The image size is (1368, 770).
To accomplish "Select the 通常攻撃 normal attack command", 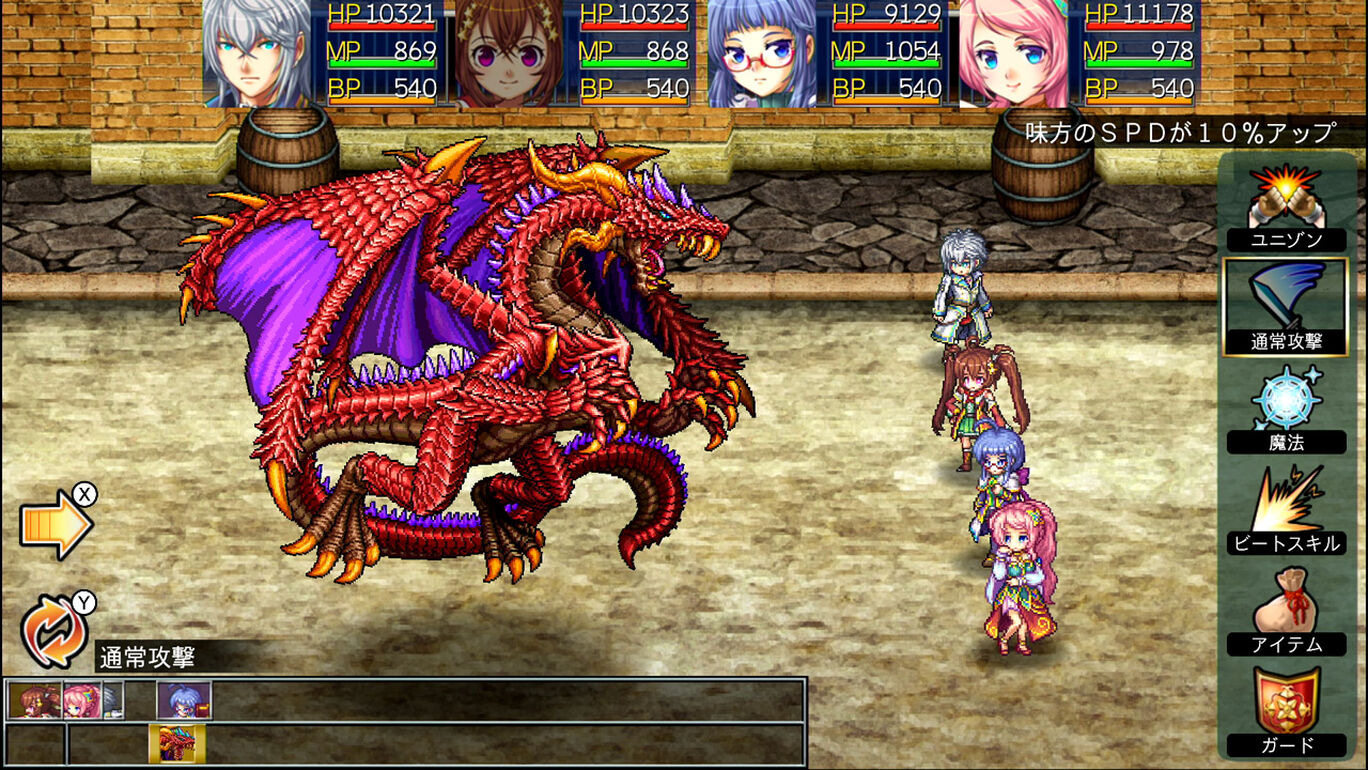I will point(1288,305).
